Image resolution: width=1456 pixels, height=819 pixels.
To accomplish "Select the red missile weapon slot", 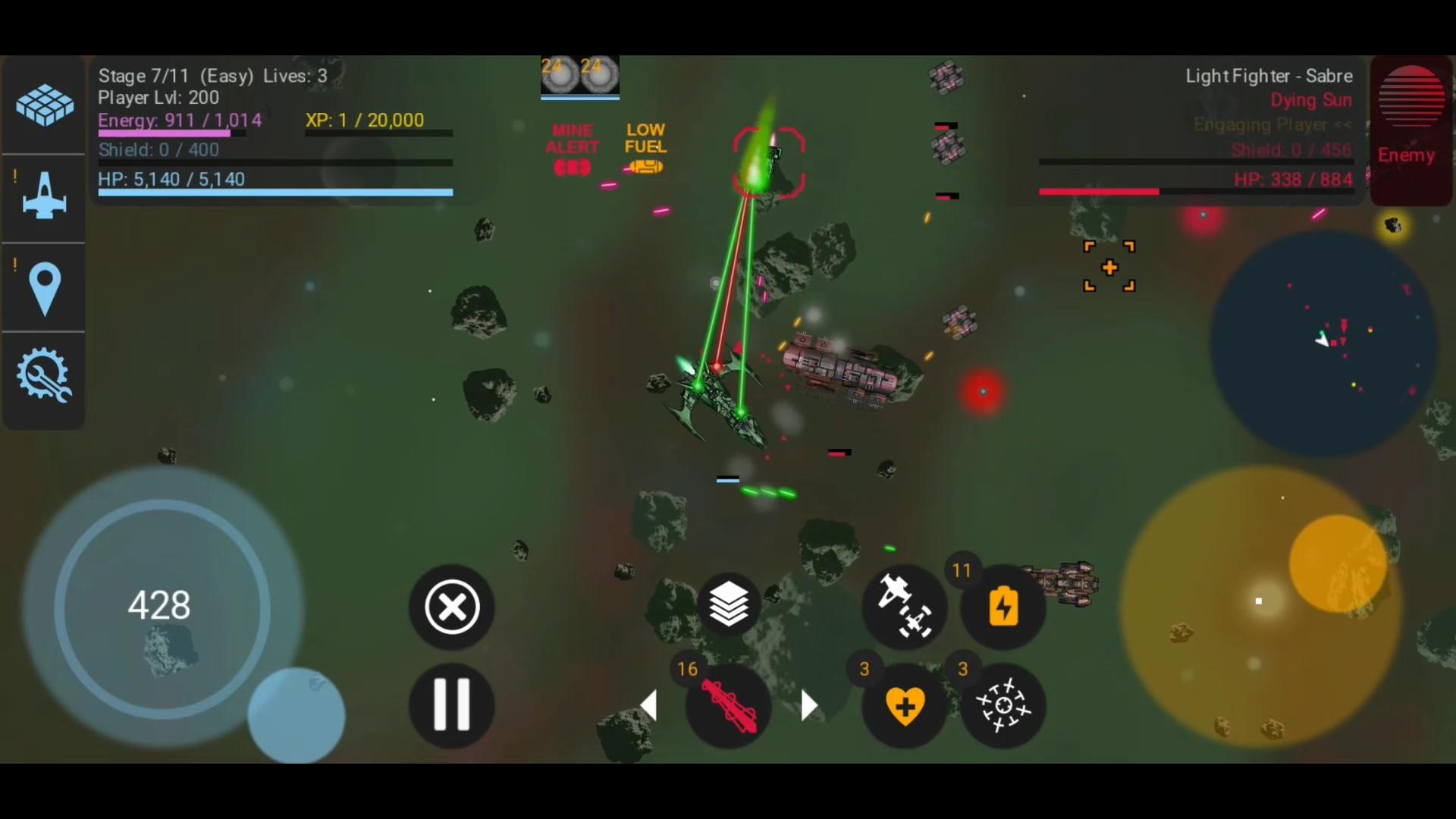I will 726,705.
